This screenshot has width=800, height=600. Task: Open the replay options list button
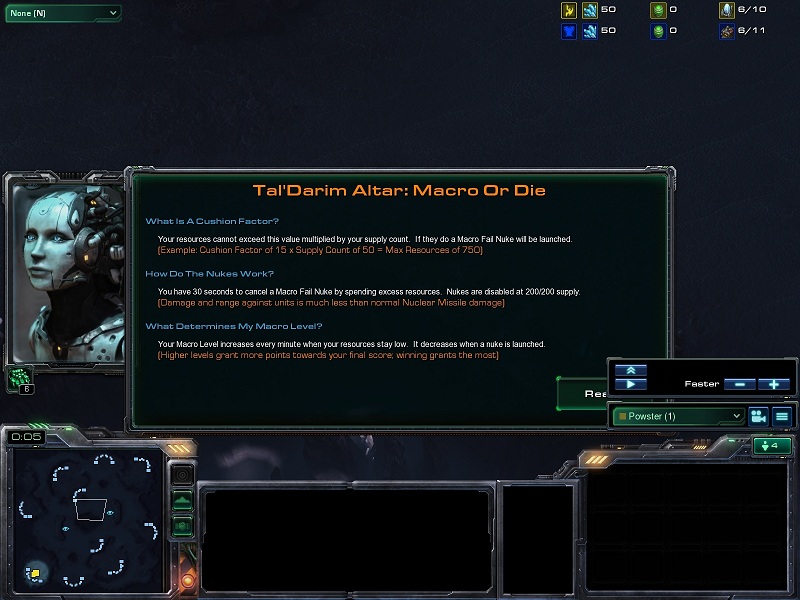click(x=782, y=416)
